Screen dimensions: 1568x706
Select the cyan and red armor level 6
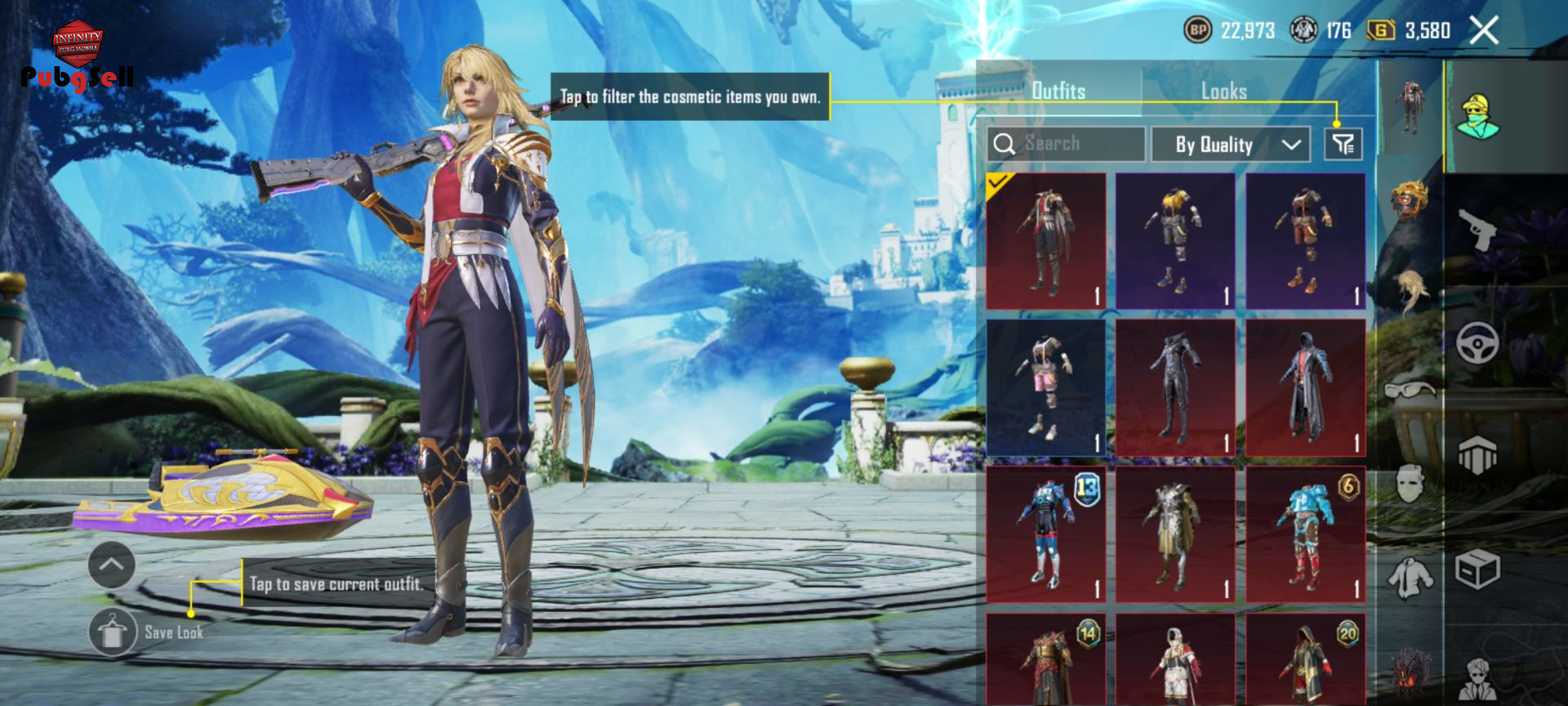point(1305,534)
